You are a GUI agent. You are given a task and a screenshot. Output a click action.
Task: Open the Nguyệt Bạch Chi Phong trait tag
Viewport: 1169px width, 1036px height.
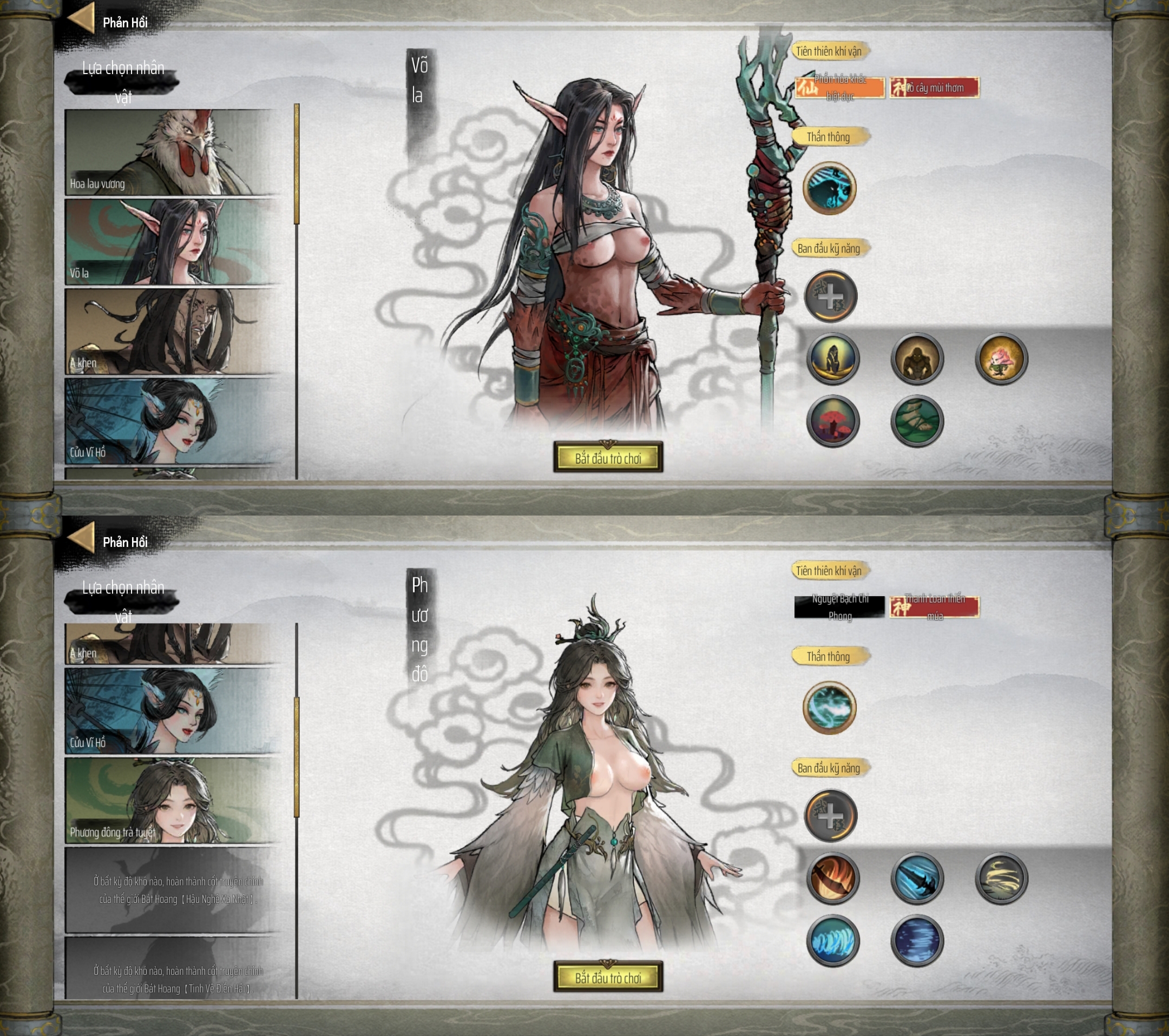[839, 606]
